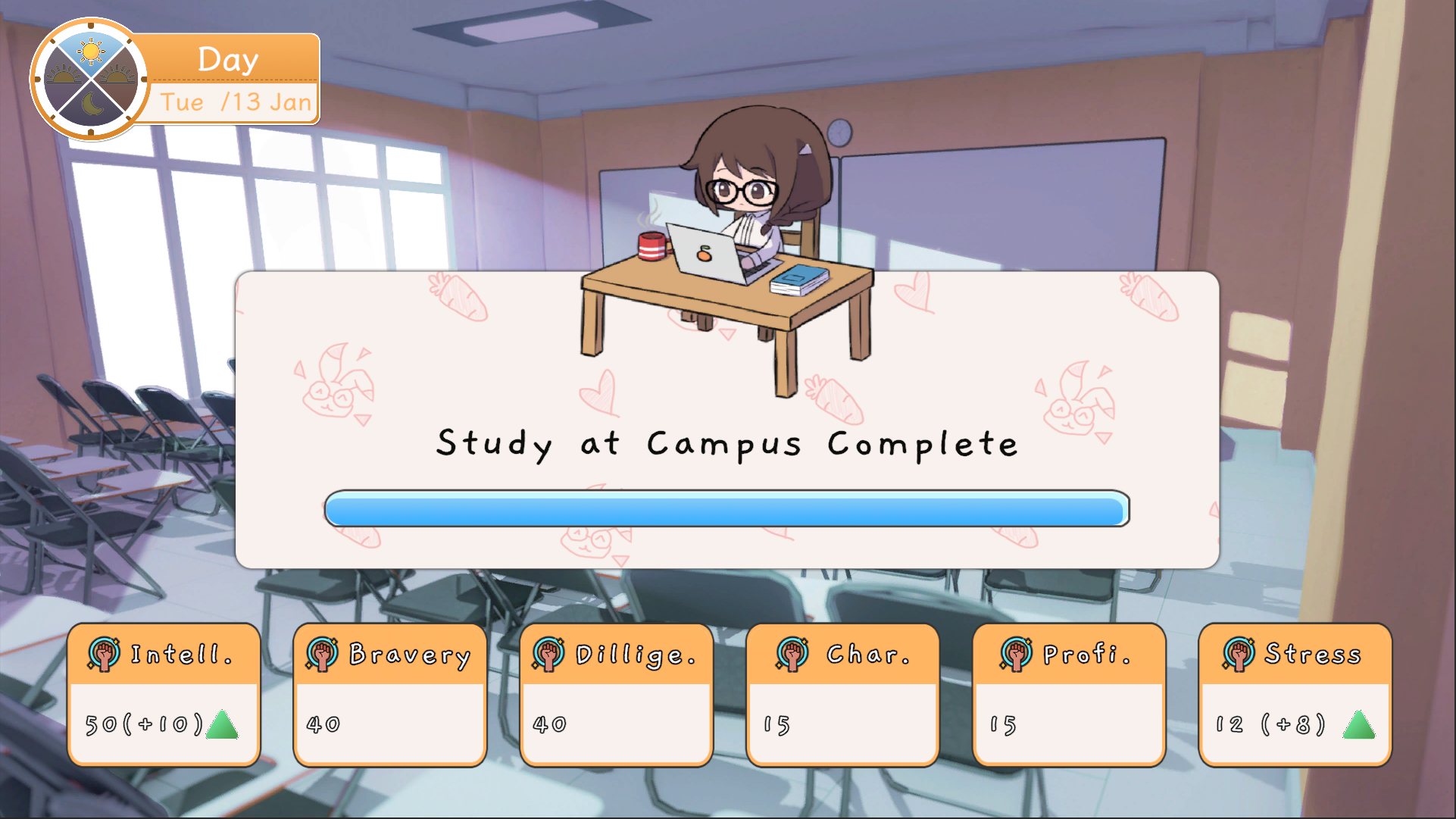Choose the Dillige. stat card
The height and width of the screenshot is (819, 1456).
616,694
